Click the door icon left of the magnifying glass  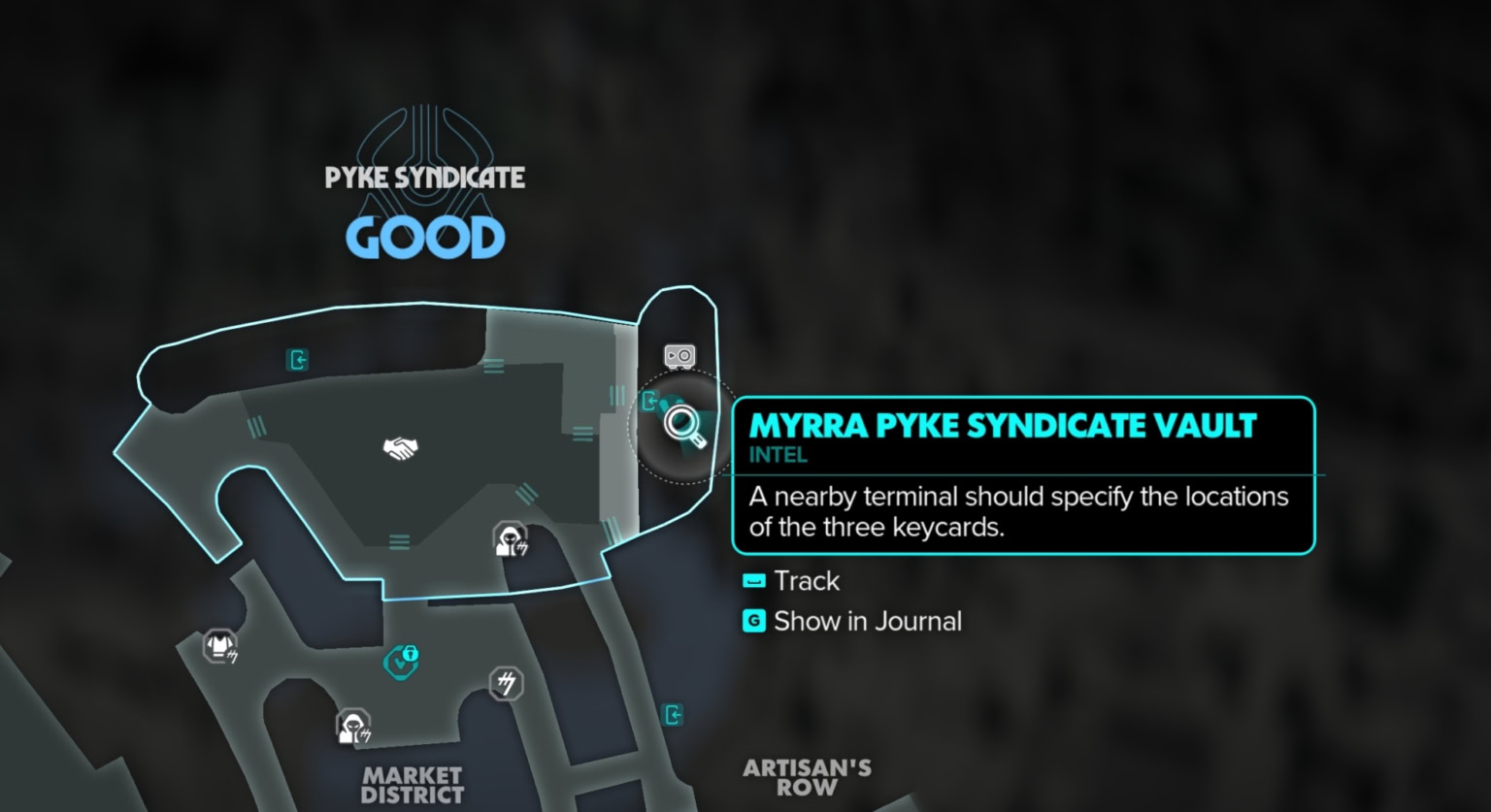pyautogui.click(x=648, y=400)
